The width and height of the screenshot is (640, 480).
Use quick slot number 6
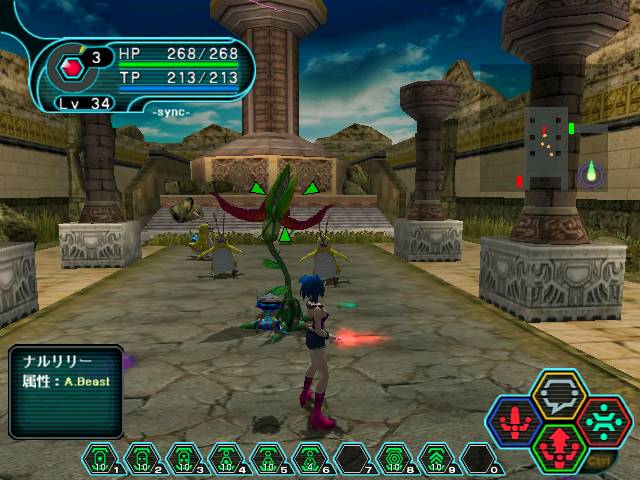click(x=308, y=459)
